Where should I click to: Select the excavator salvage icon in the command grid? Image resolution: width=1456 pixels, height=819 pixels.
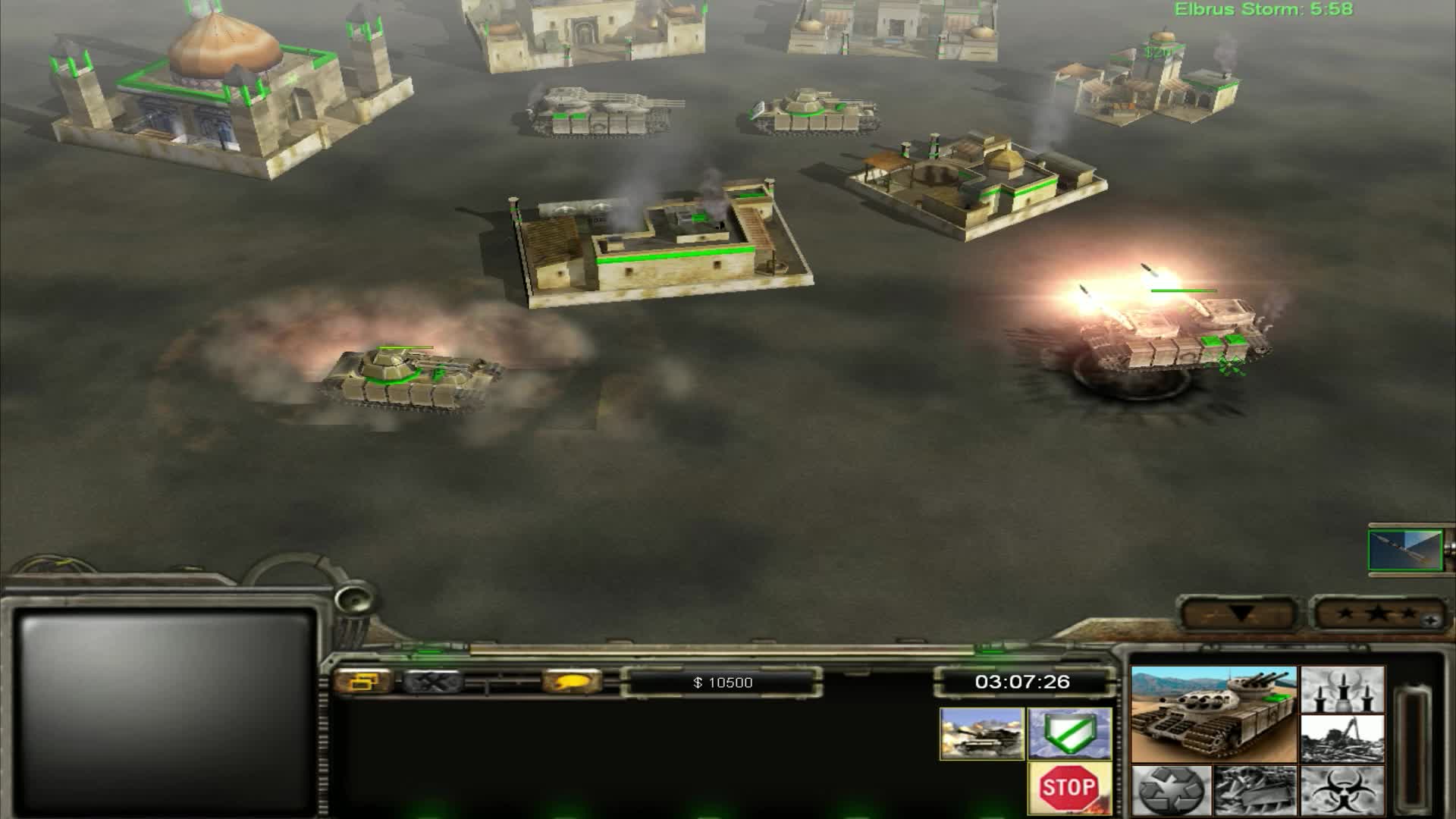tap(1342, 739)
